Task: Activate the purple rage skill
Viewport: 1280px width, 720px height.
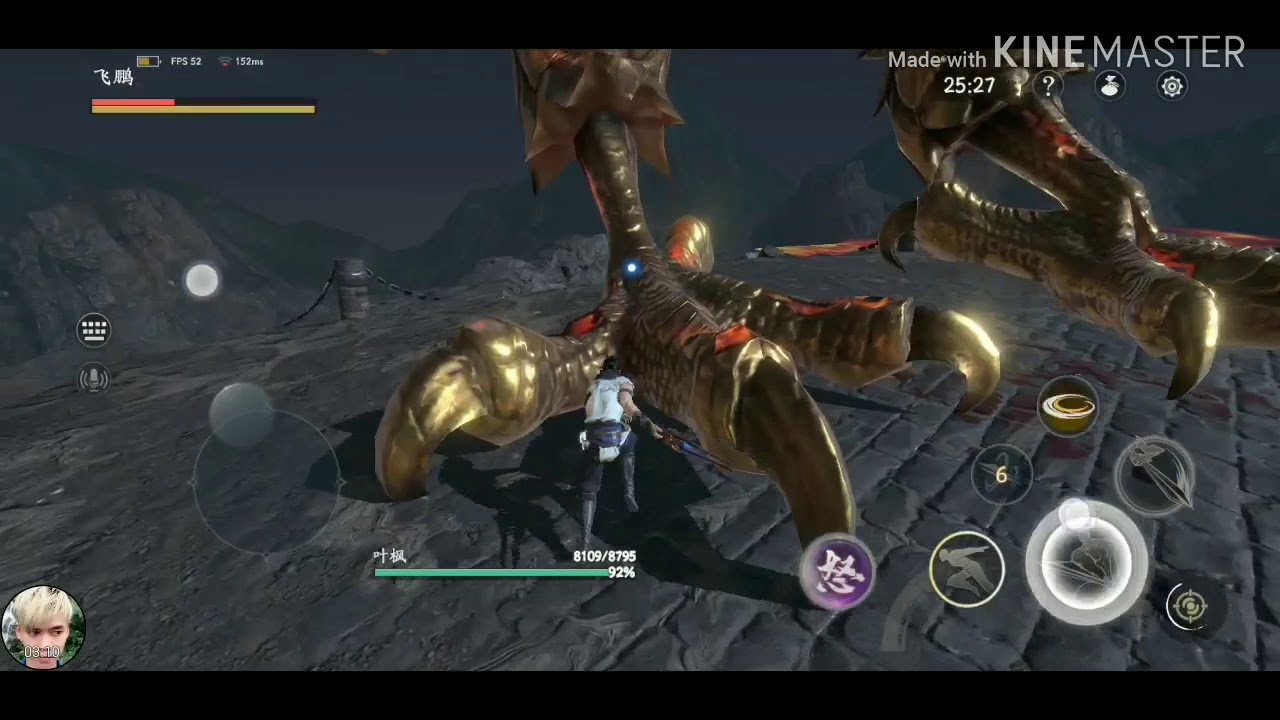Action: coord(838,573)
